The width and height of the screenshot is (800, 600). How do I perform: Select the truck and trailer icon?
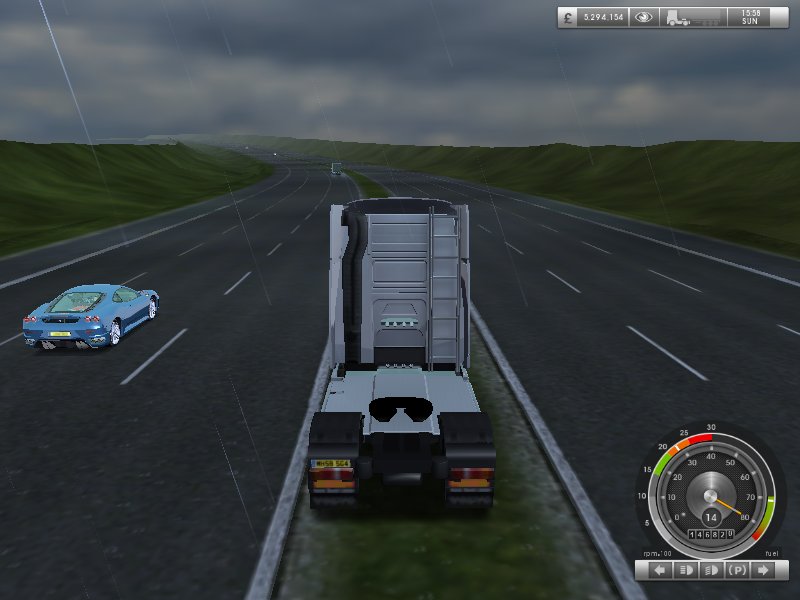(693, 17)
